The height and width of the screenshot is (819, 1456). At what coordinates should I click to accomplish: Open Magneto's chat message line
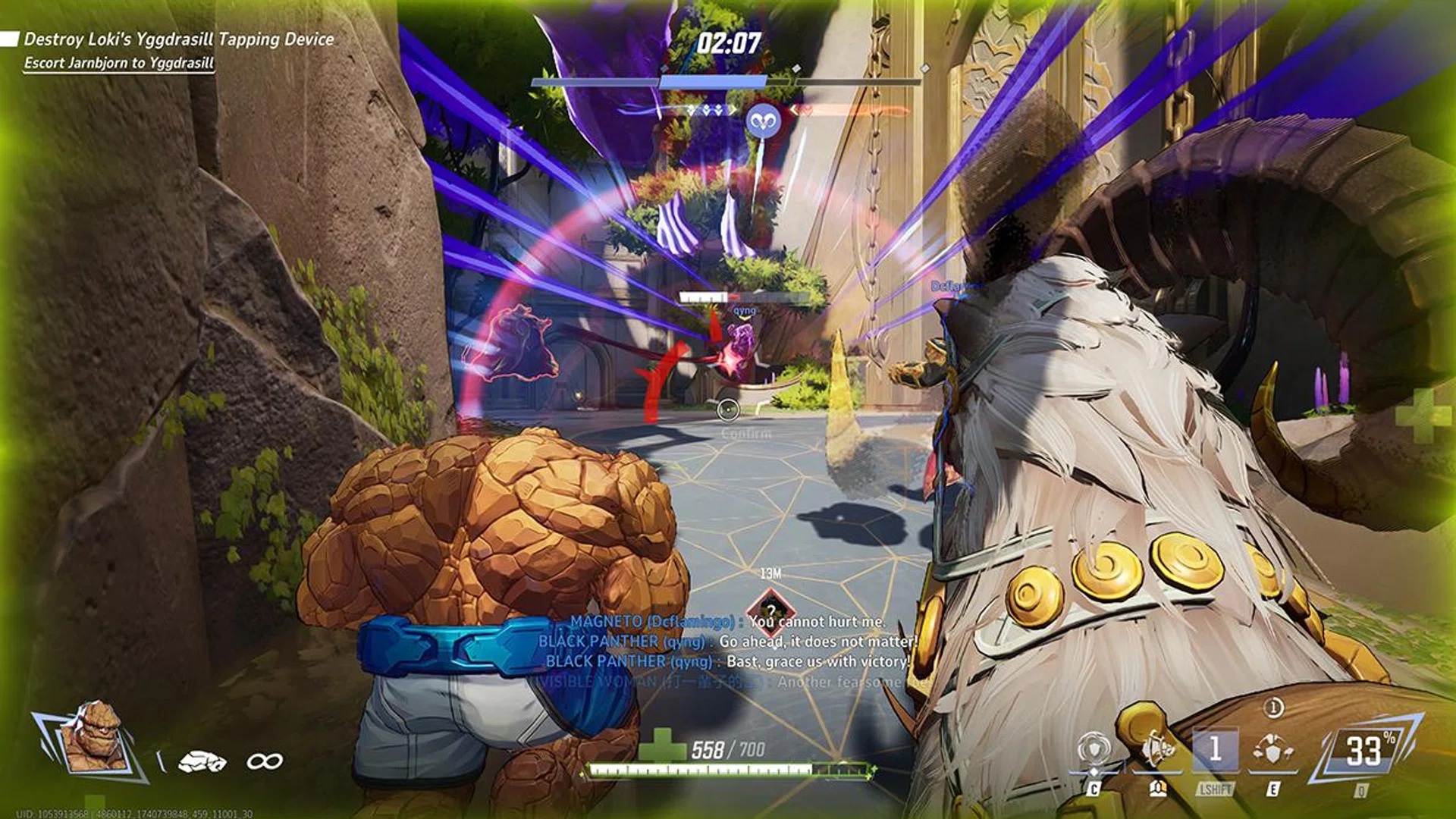pos(726,622)
